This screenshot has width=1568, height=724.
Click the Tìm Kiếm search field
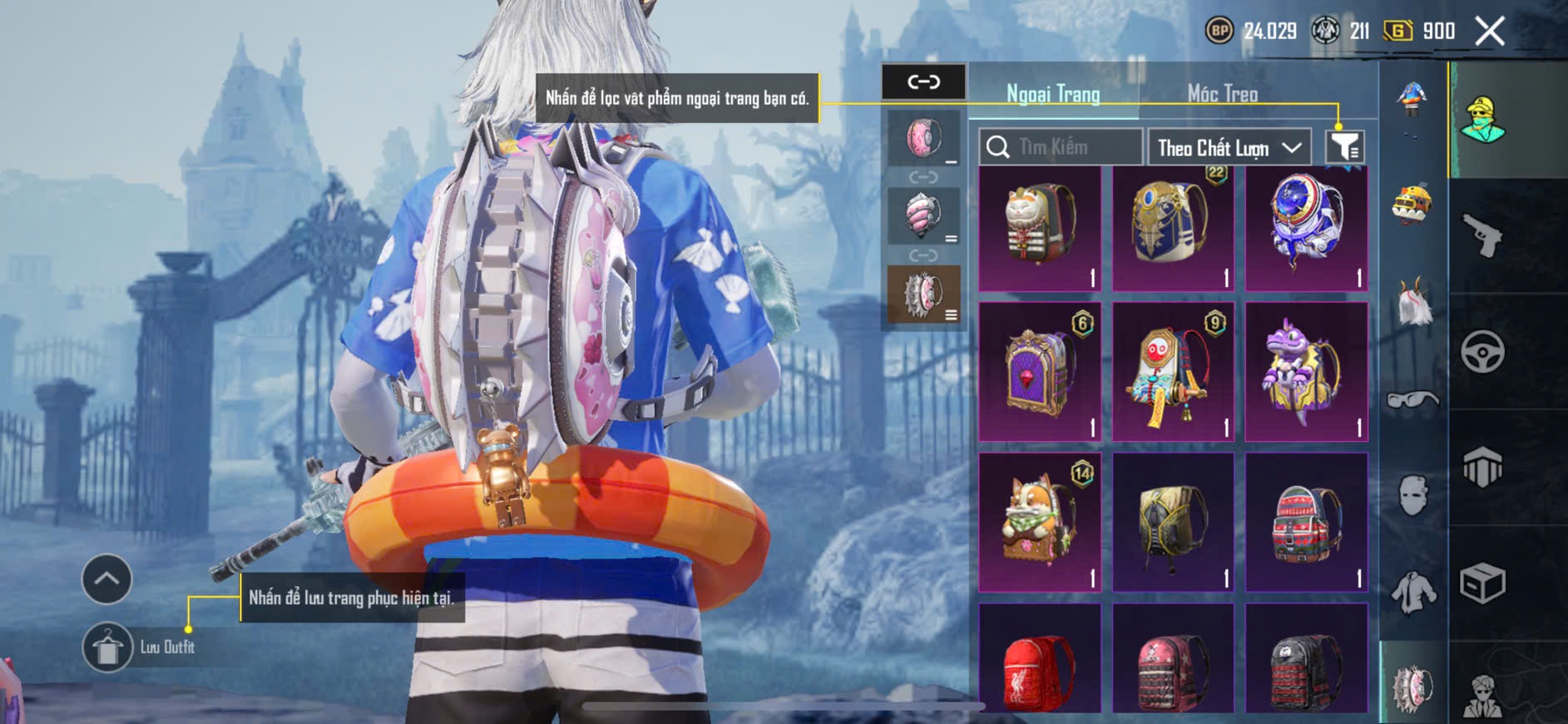click(1061, 147)
